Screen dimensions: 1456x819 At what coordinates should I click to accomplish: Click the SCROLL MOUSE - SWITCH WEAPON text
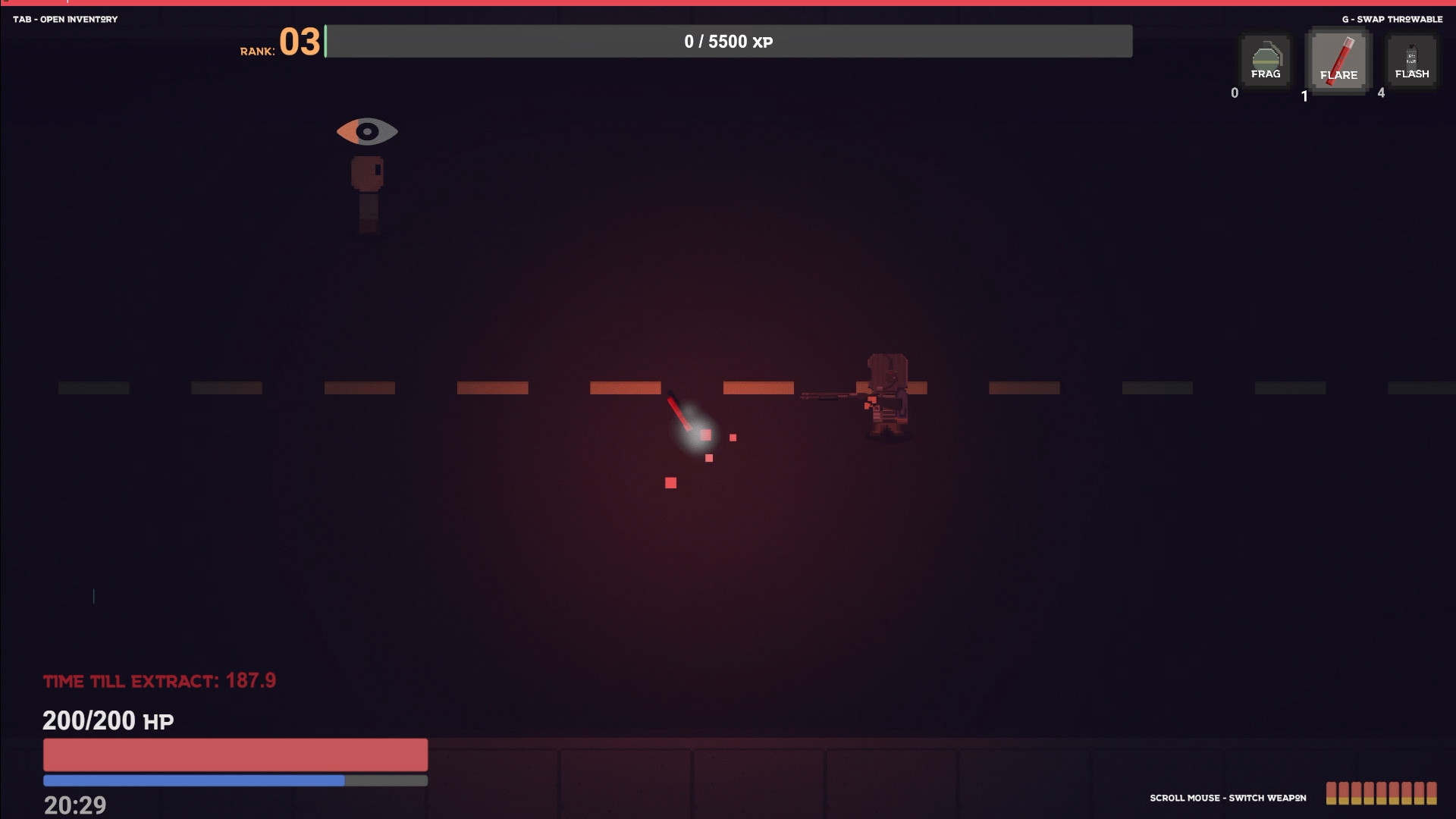(x=1228, y=798)
